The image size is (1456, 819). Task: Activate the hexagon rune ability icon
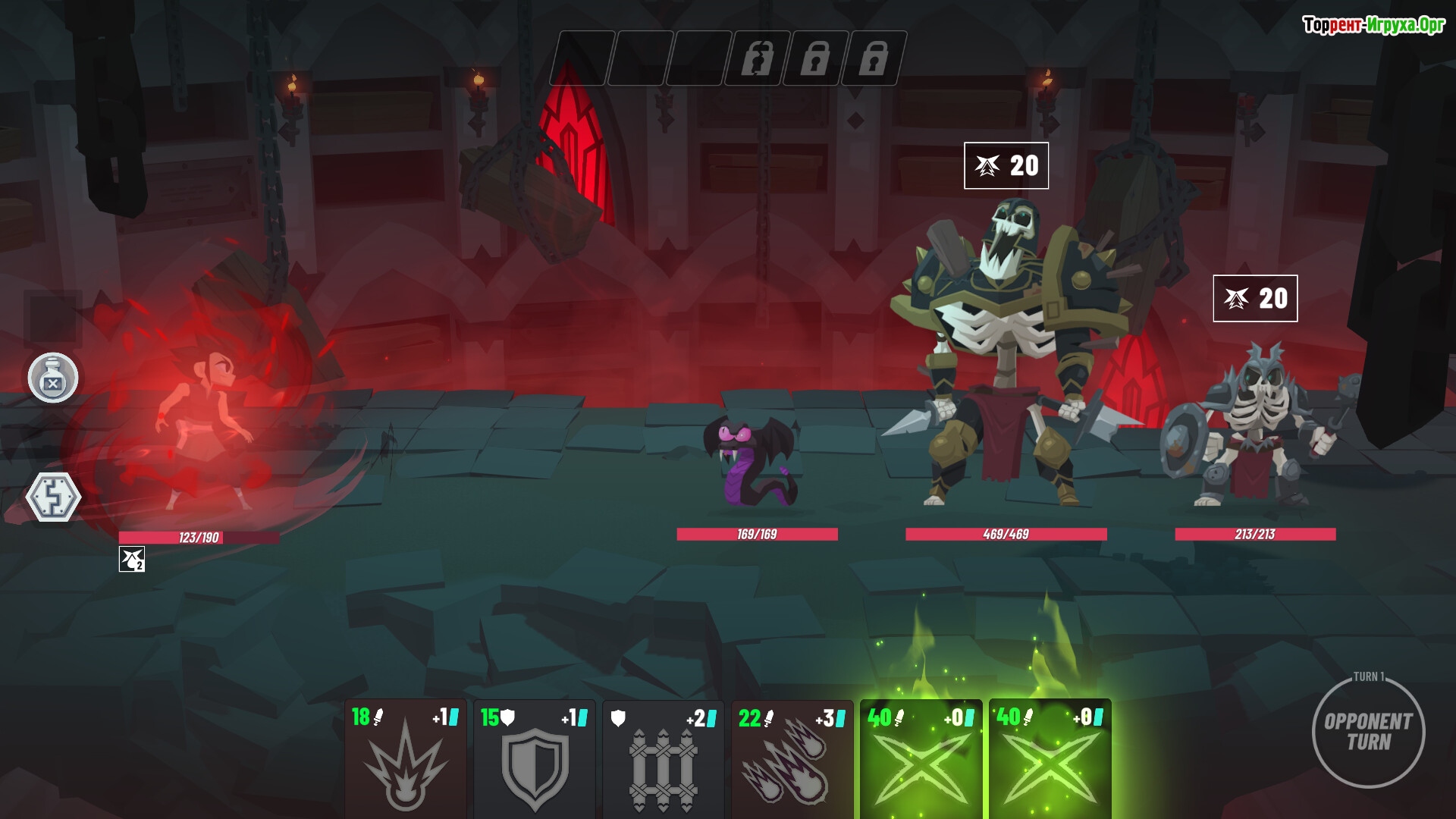53,497
